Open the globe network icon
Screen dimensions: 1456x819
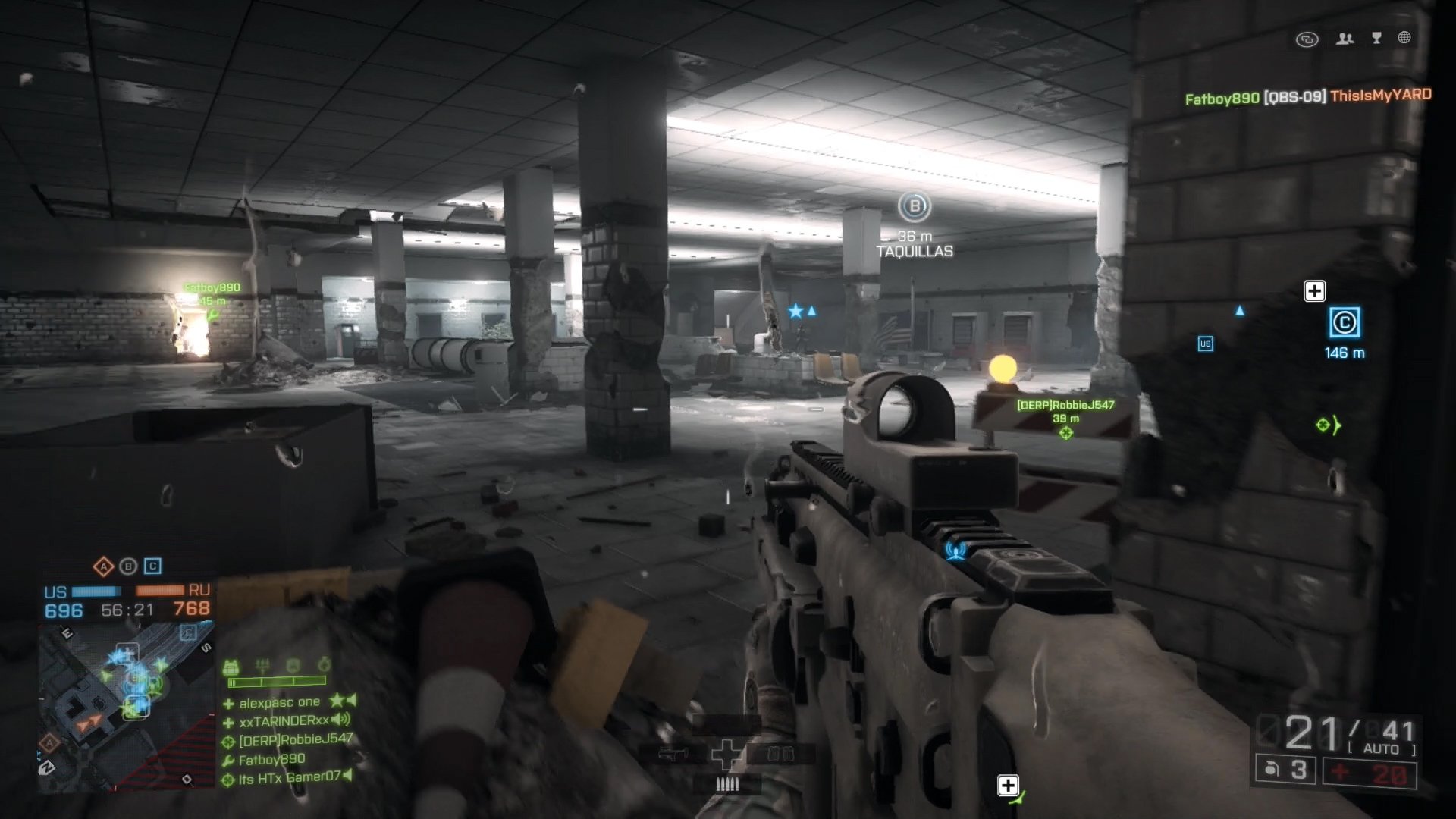(1404, 38)
